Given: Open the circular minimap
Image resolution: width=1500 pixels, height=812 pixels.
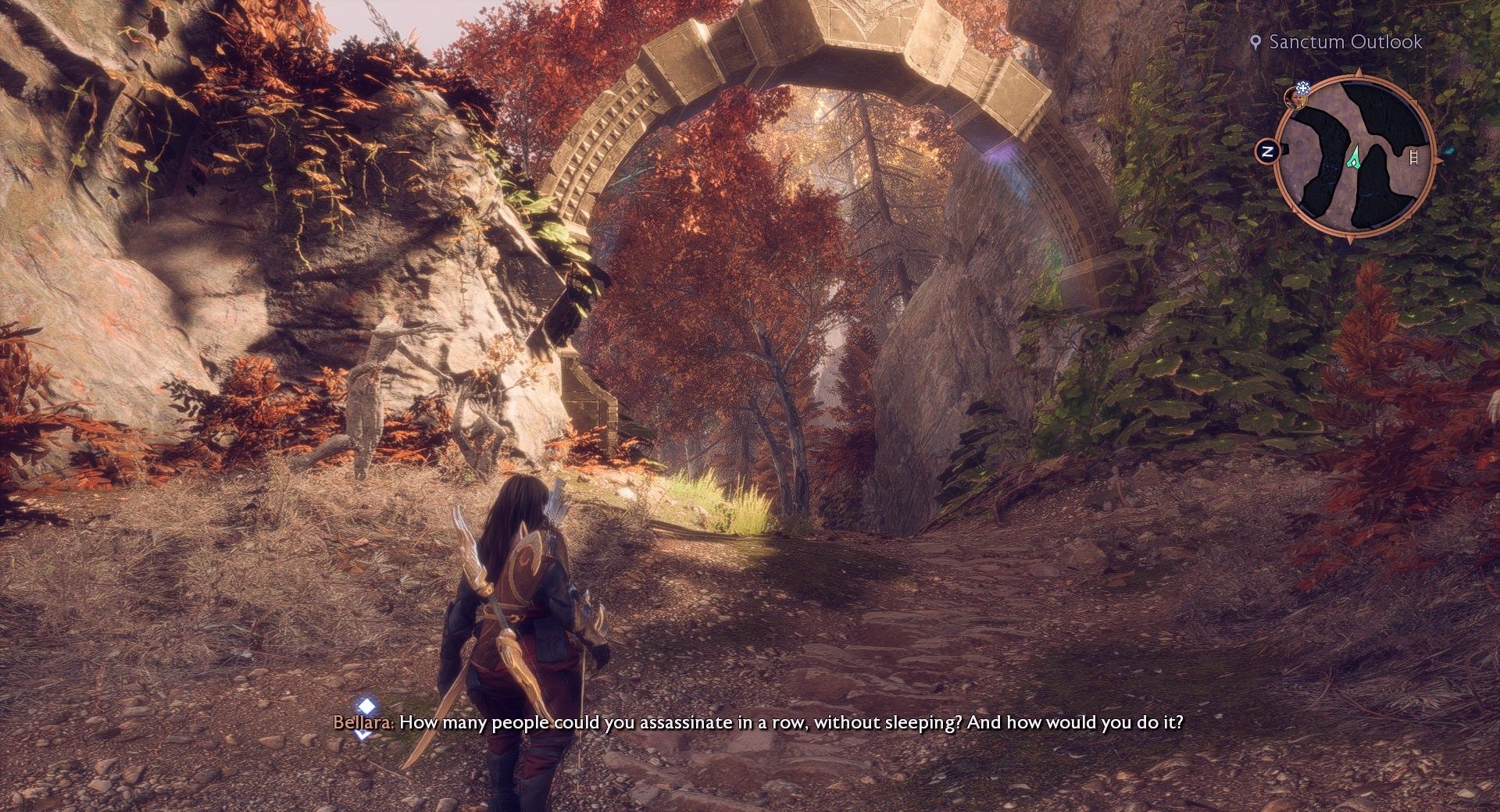Looking at the screenshot, I should 1354,153.
